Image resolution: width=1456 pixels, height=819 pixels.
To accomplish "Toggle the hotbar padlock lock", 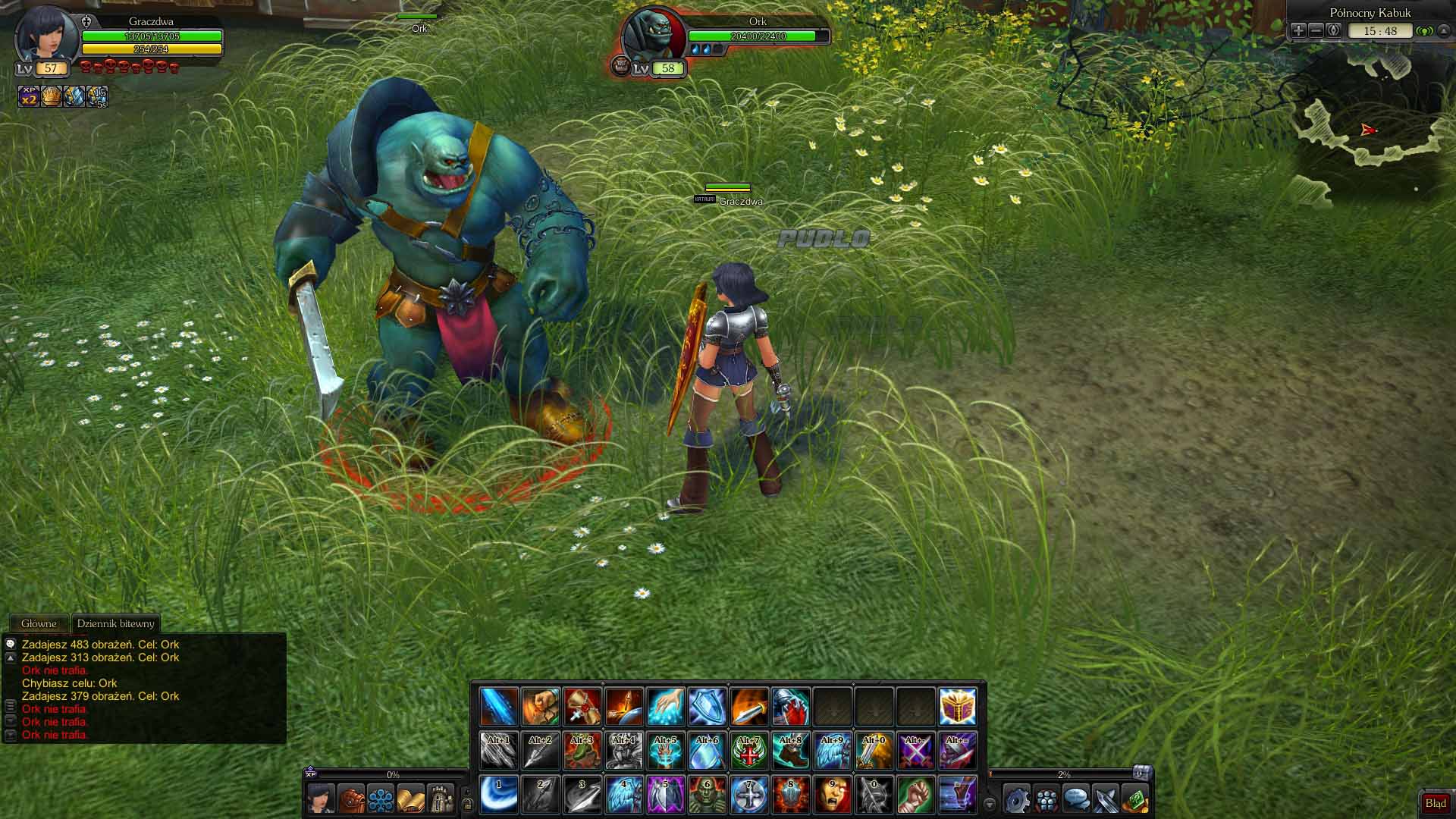I will coord(468,804).
